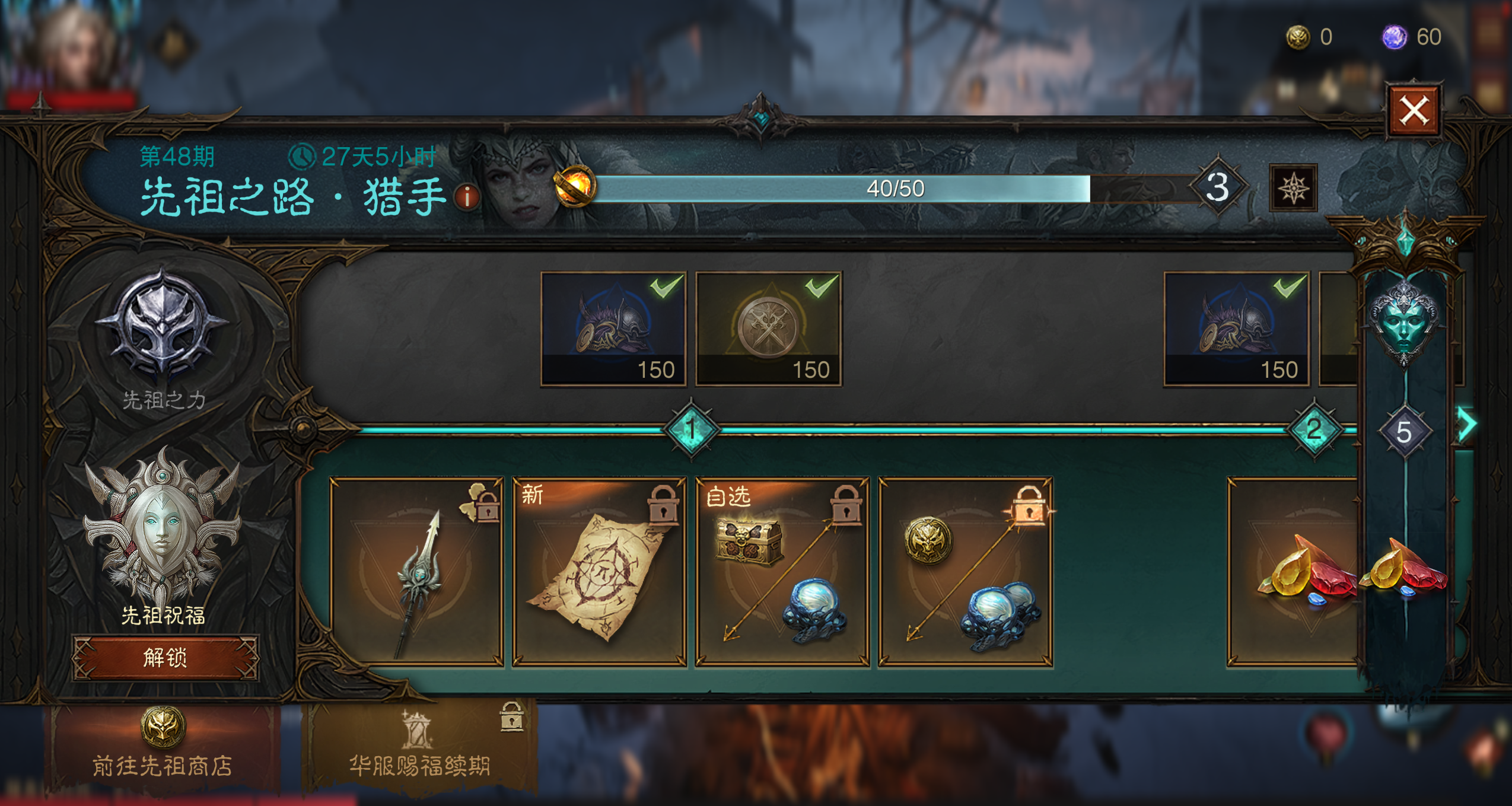
Task: Click the gold coin currency icon
Action: pyautogui.click(x=1297, y=37)
